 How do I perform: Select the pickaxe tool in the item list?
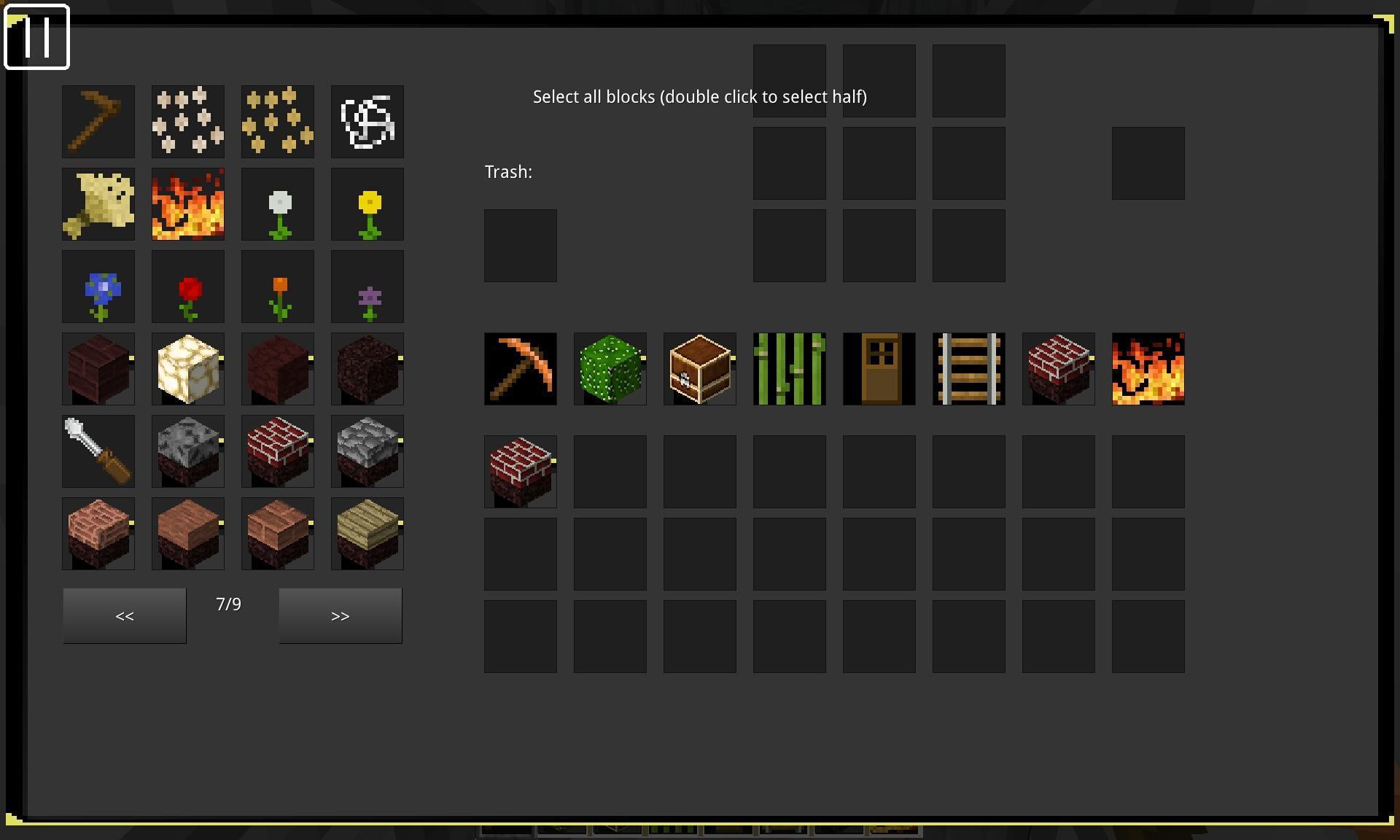(98, 121)
